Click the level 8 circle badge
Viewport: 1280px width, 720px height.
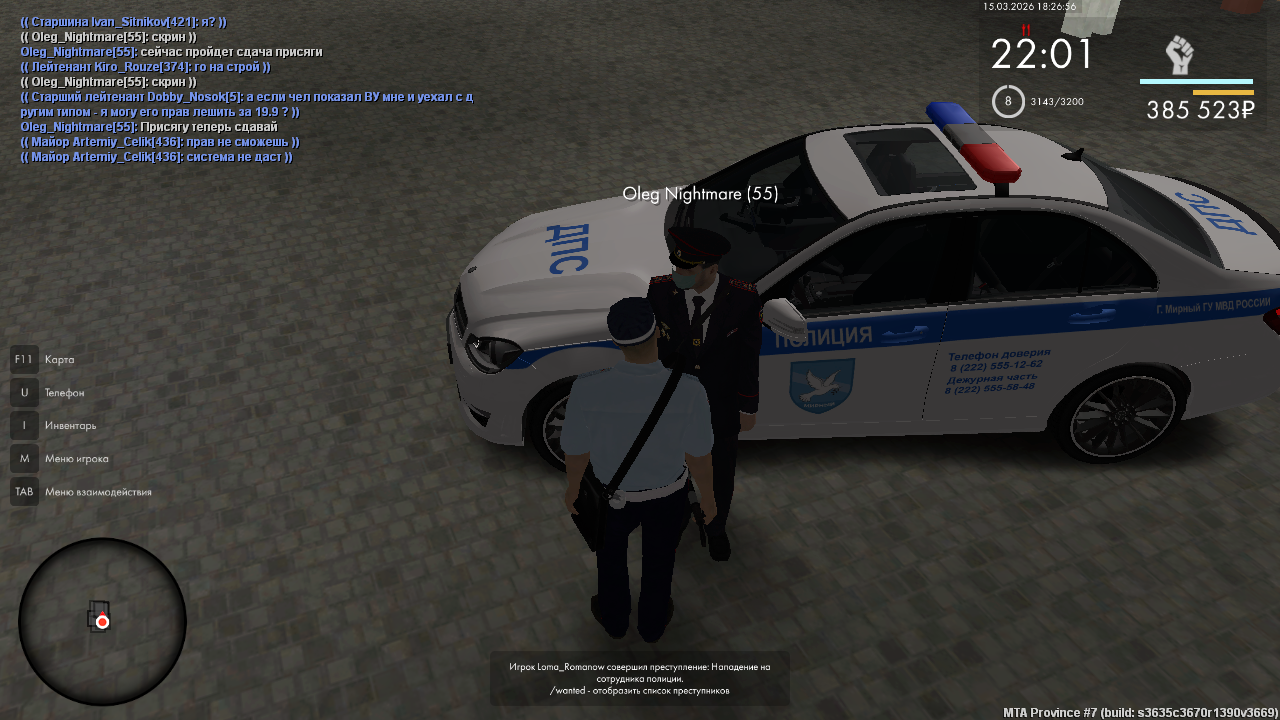tap(1008, 101)
